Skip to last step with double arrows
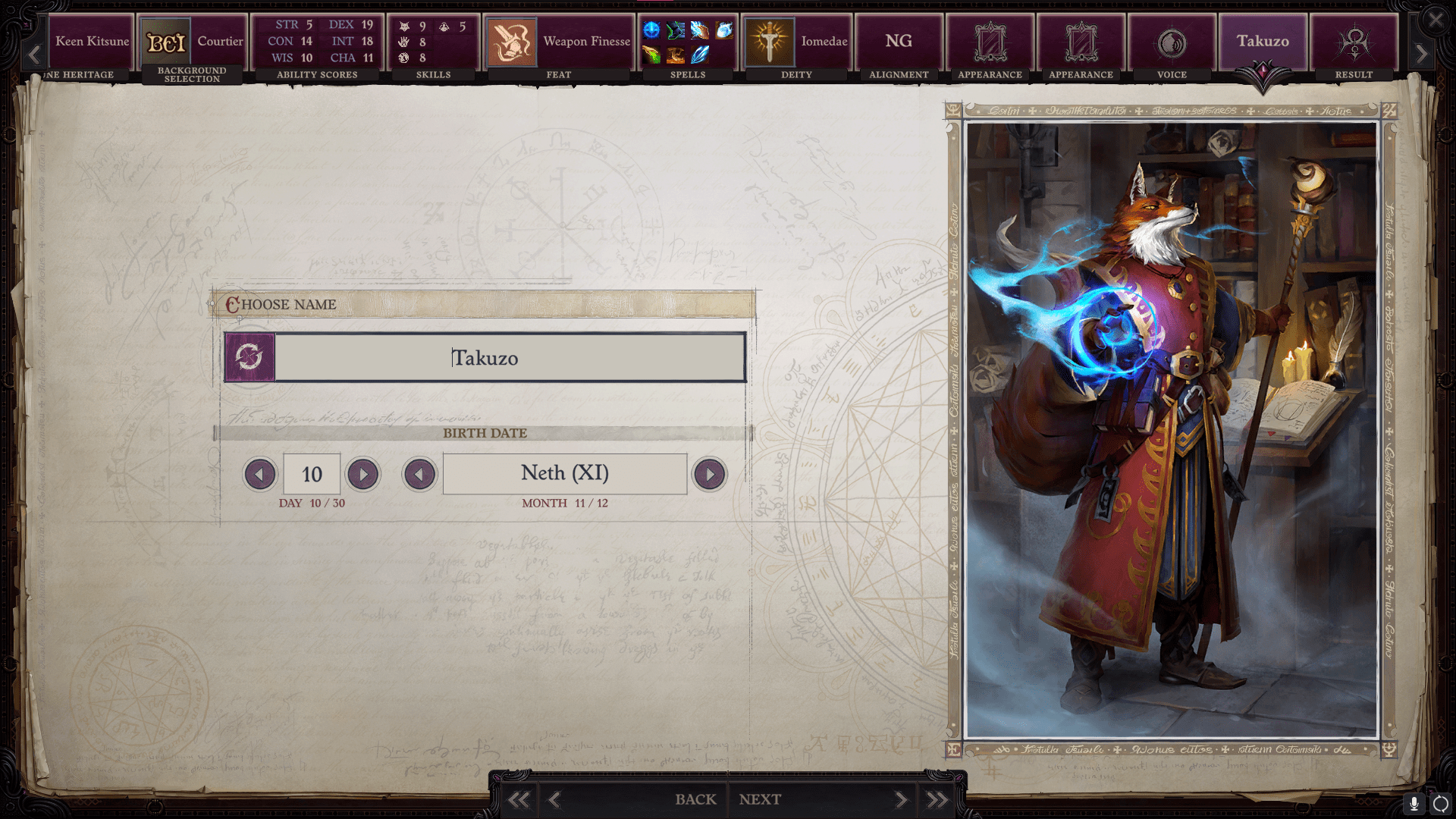 (x=937, y=799)
